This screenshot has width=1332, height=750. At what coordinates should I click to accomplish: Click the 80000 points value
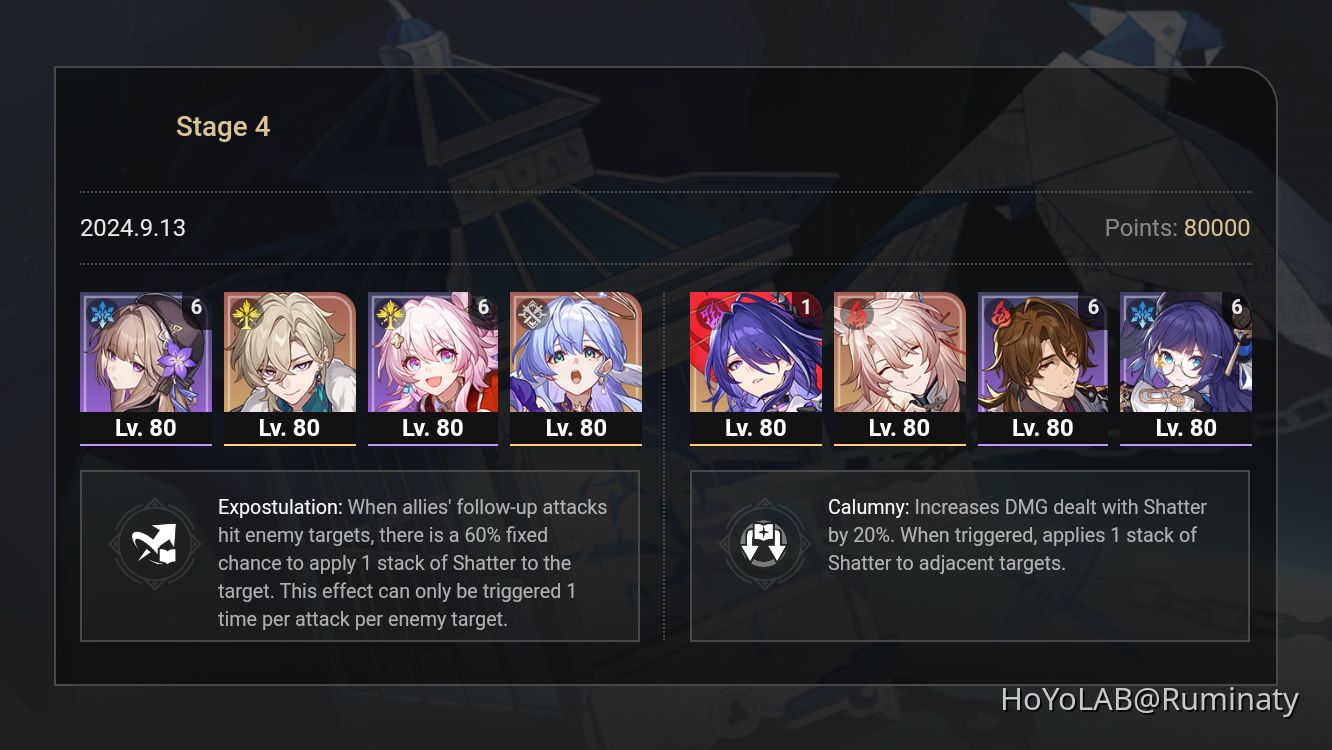[1217, 228]
